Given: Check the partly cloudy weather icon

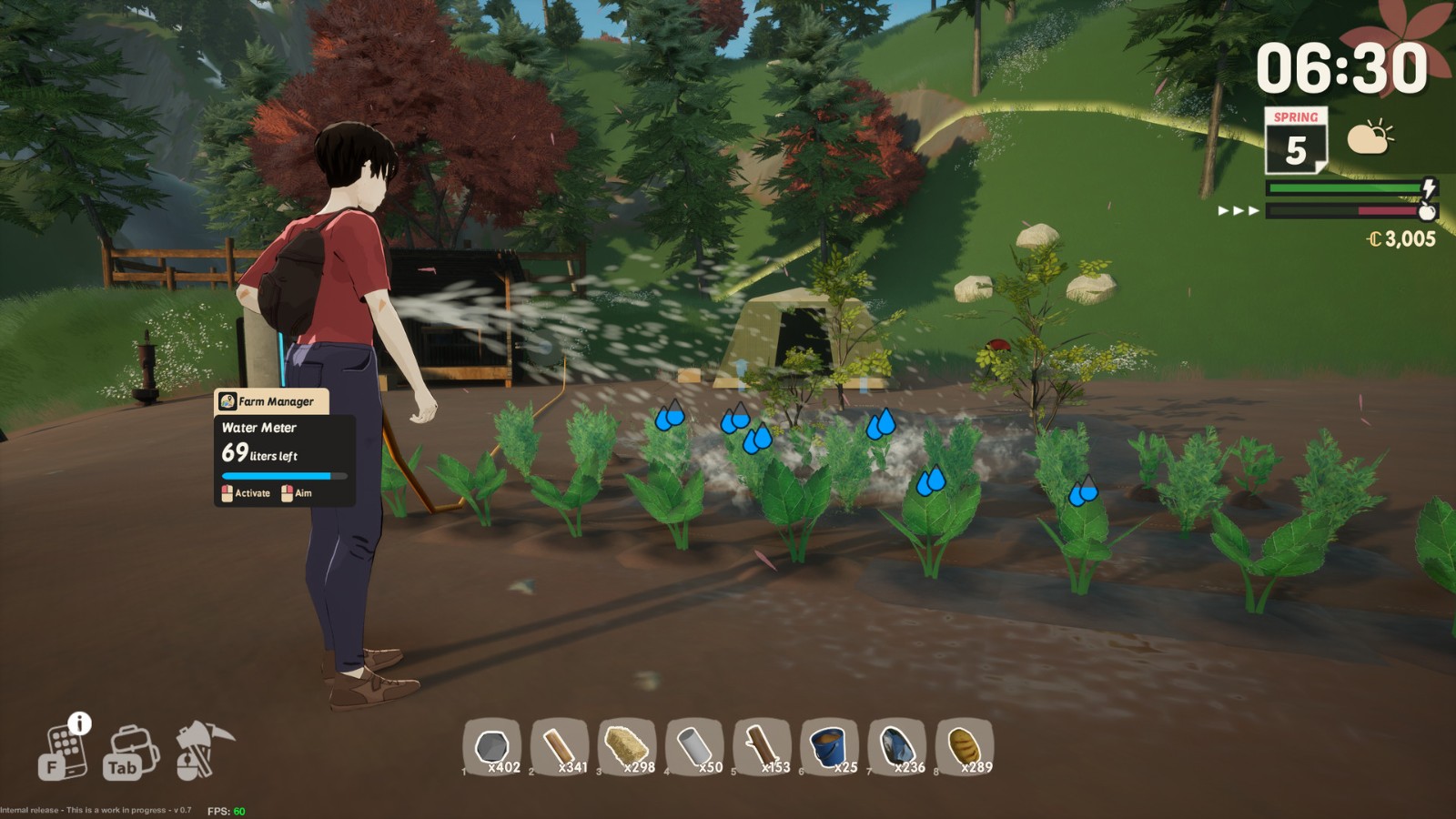Looking at the screenshot, I should click(1370, 138).
